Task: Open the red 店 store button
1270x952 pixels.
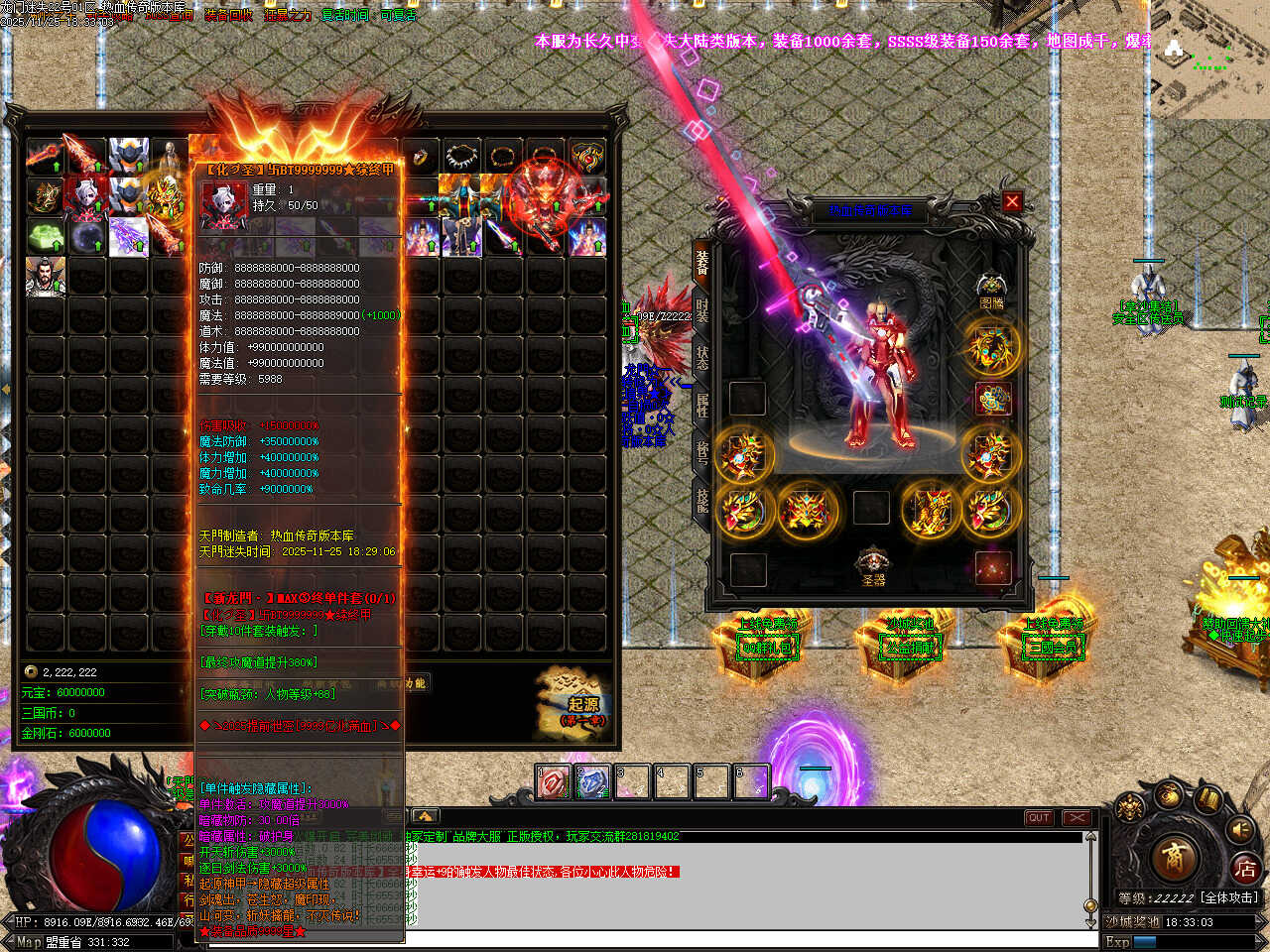Action: (1245, 870)
